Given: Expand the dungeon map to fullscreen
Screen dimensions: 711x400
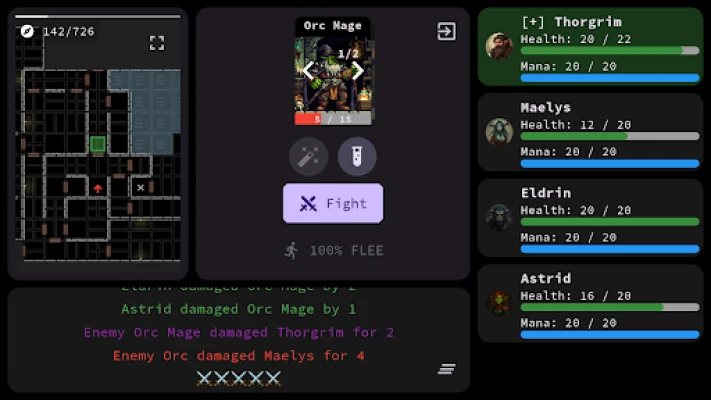Looking at the screenshot, I should coord(157,42).
